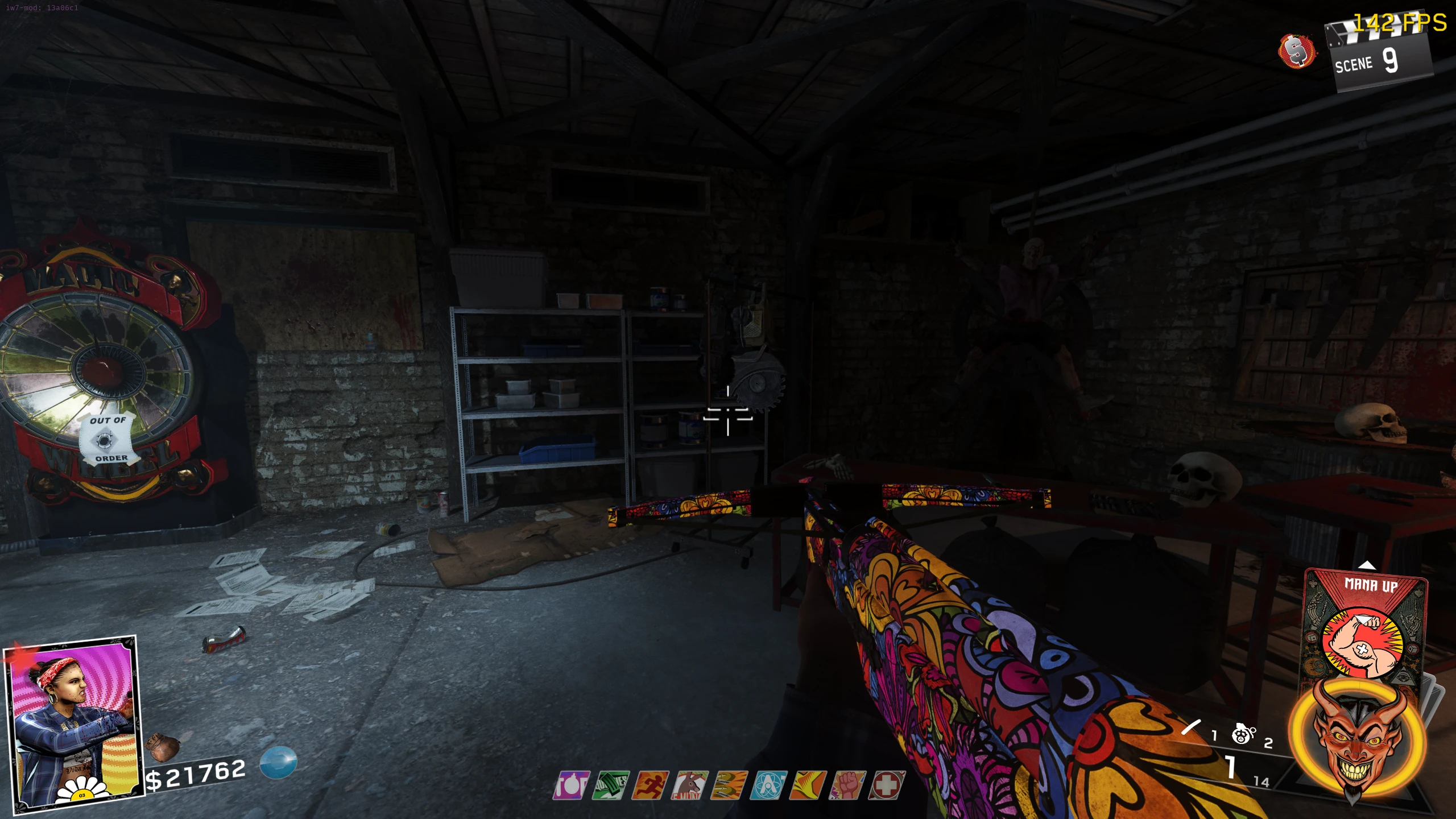Activate the blue atom perk icon
Screen dimensions: 1456x819
(x=769, y=785)
